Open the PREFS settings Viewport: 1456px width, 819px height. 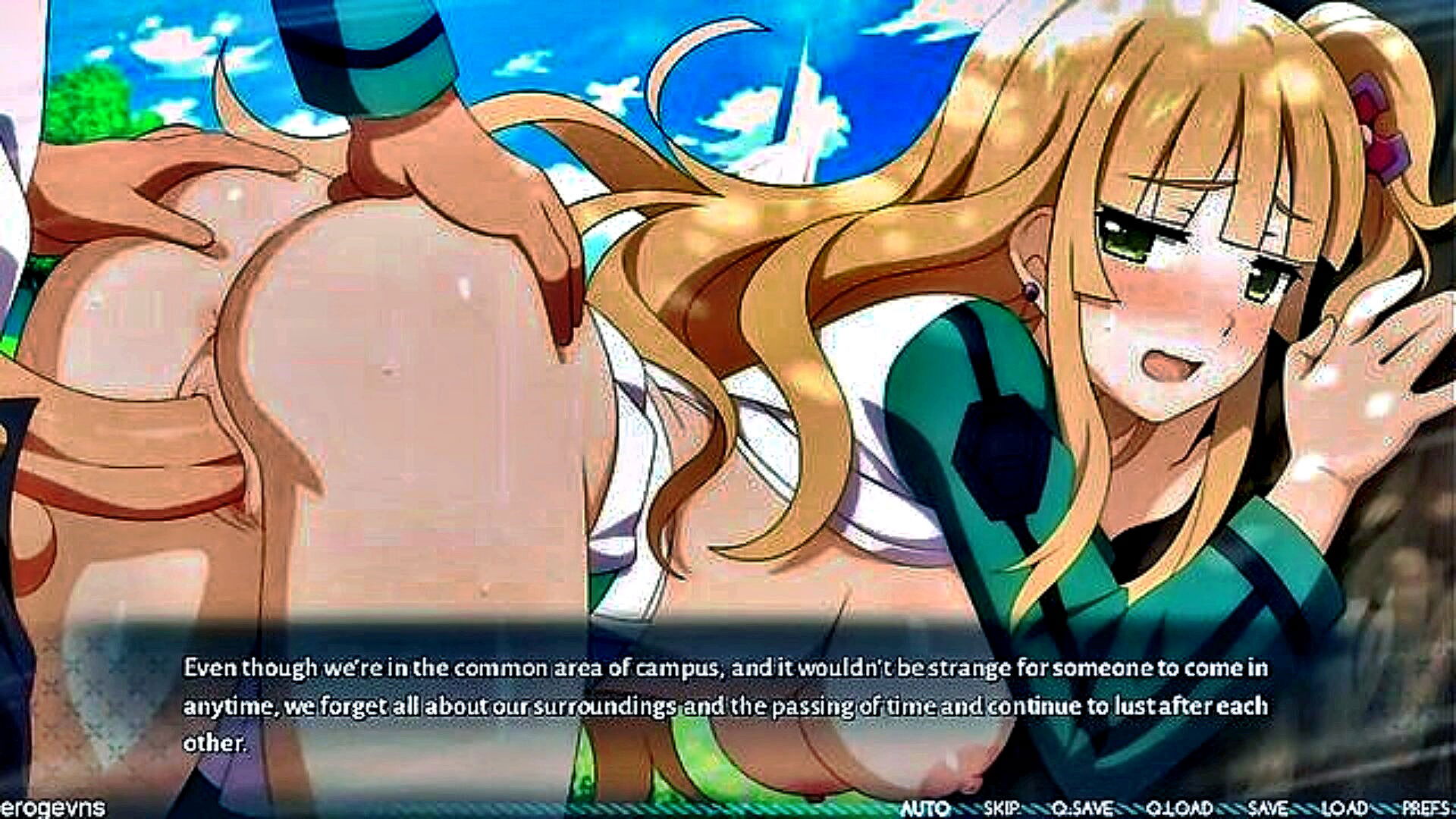coord(1426,808)
